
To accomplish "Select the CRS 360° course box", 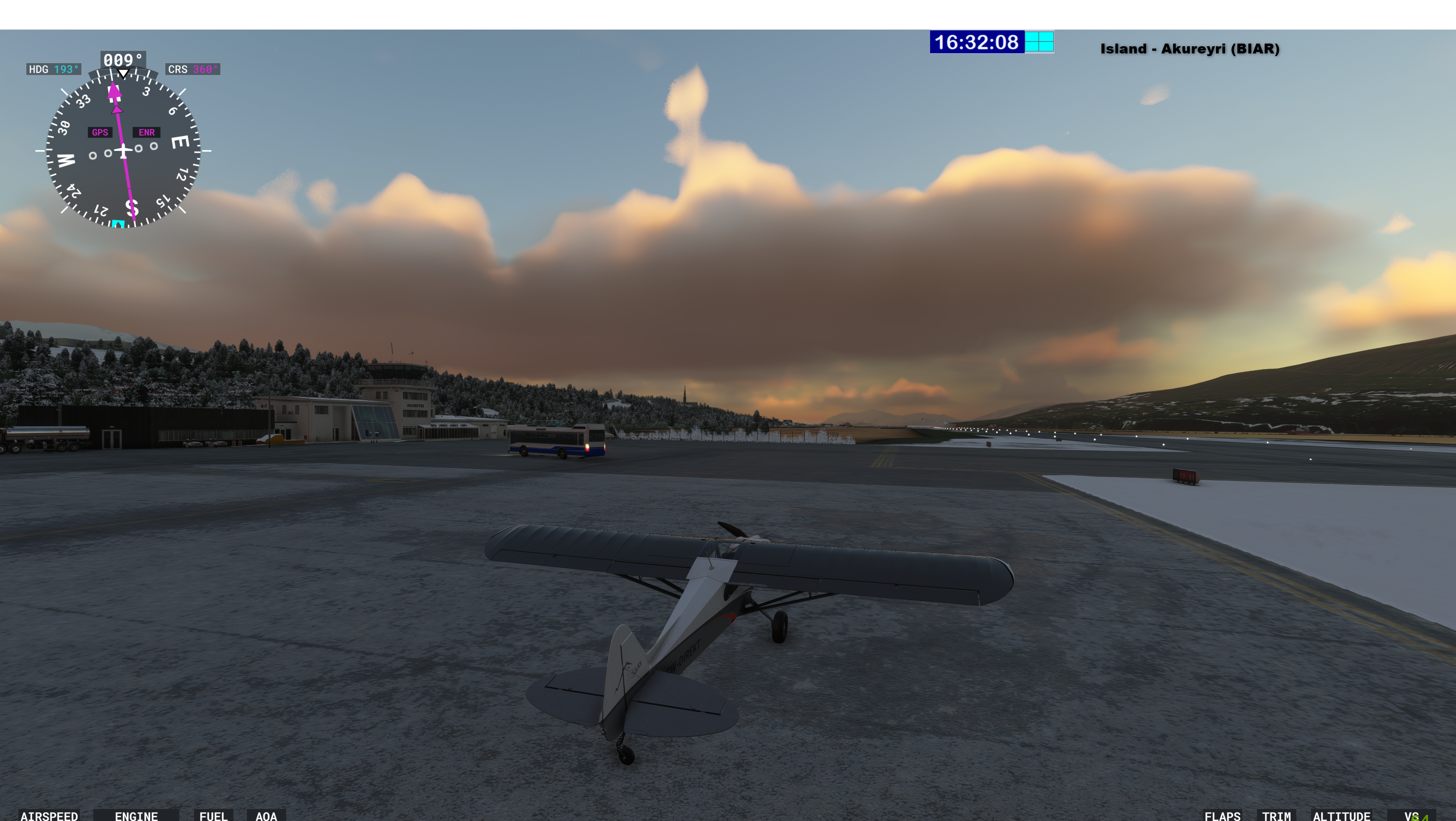I will 193,69.
